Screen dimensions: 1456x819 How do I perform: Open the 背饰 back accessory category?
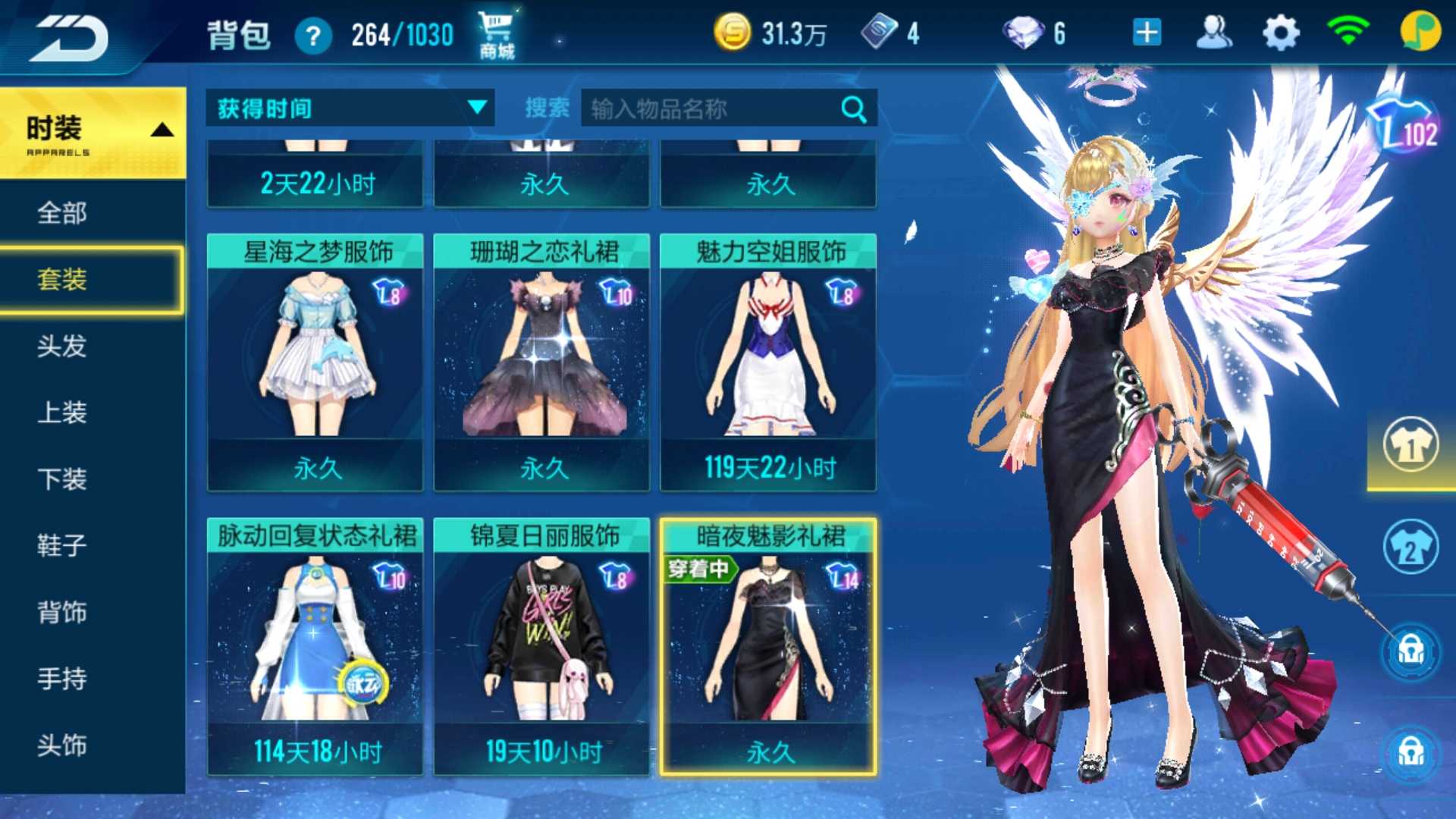coord(62,613)
